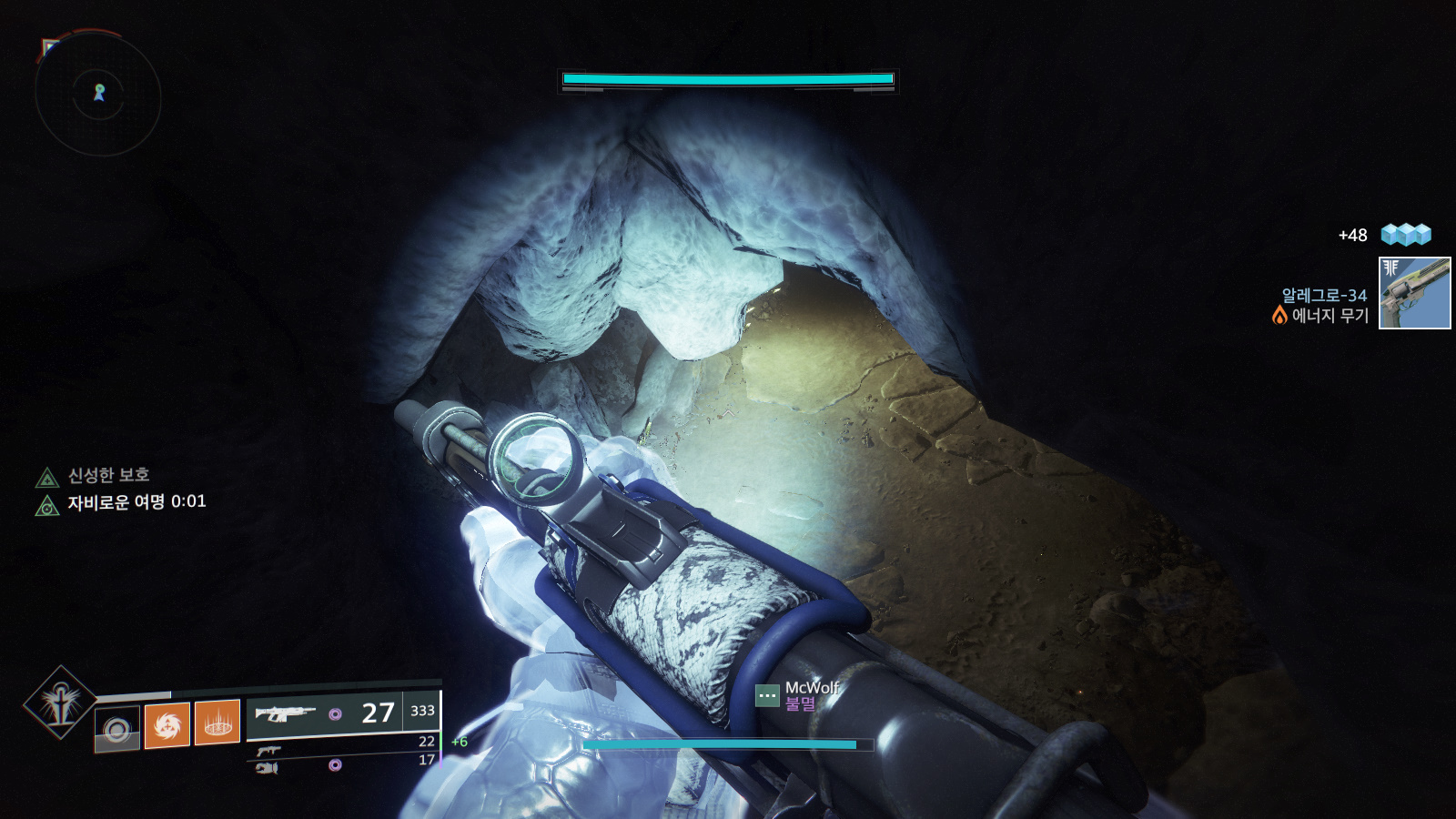Click the blue glimmer cubes icon
Screen dimensions: 1456x819
pos(1405,235)
